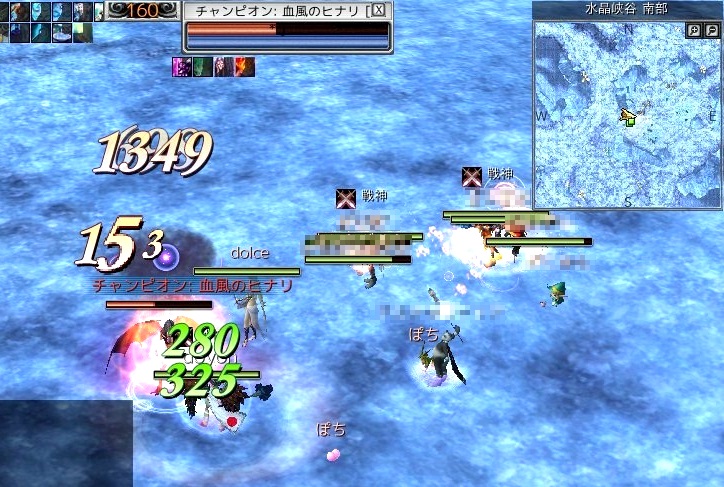Zoom in on the minimap
Image resolution: width=724 pixels, height=487 pixels.
click(694, 31)
